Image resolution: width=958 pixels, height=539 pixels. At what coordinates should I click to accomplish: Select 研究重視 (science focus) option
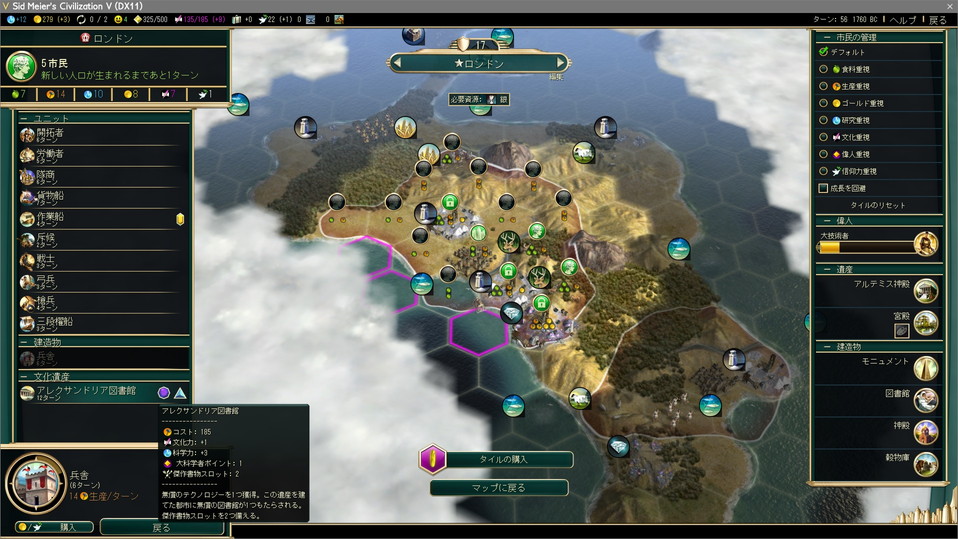pos(824,120)
